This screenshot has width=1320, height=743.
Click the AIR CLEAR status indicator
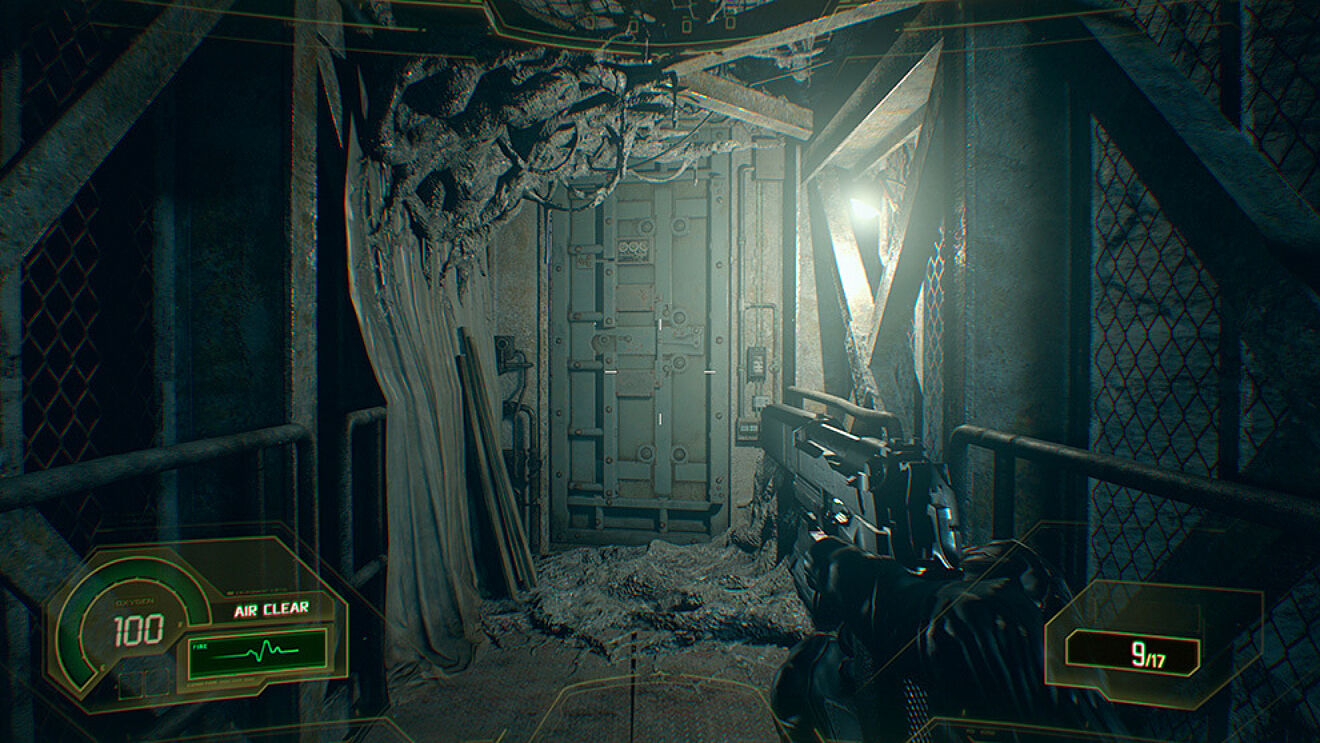click(x=270, y=607)
